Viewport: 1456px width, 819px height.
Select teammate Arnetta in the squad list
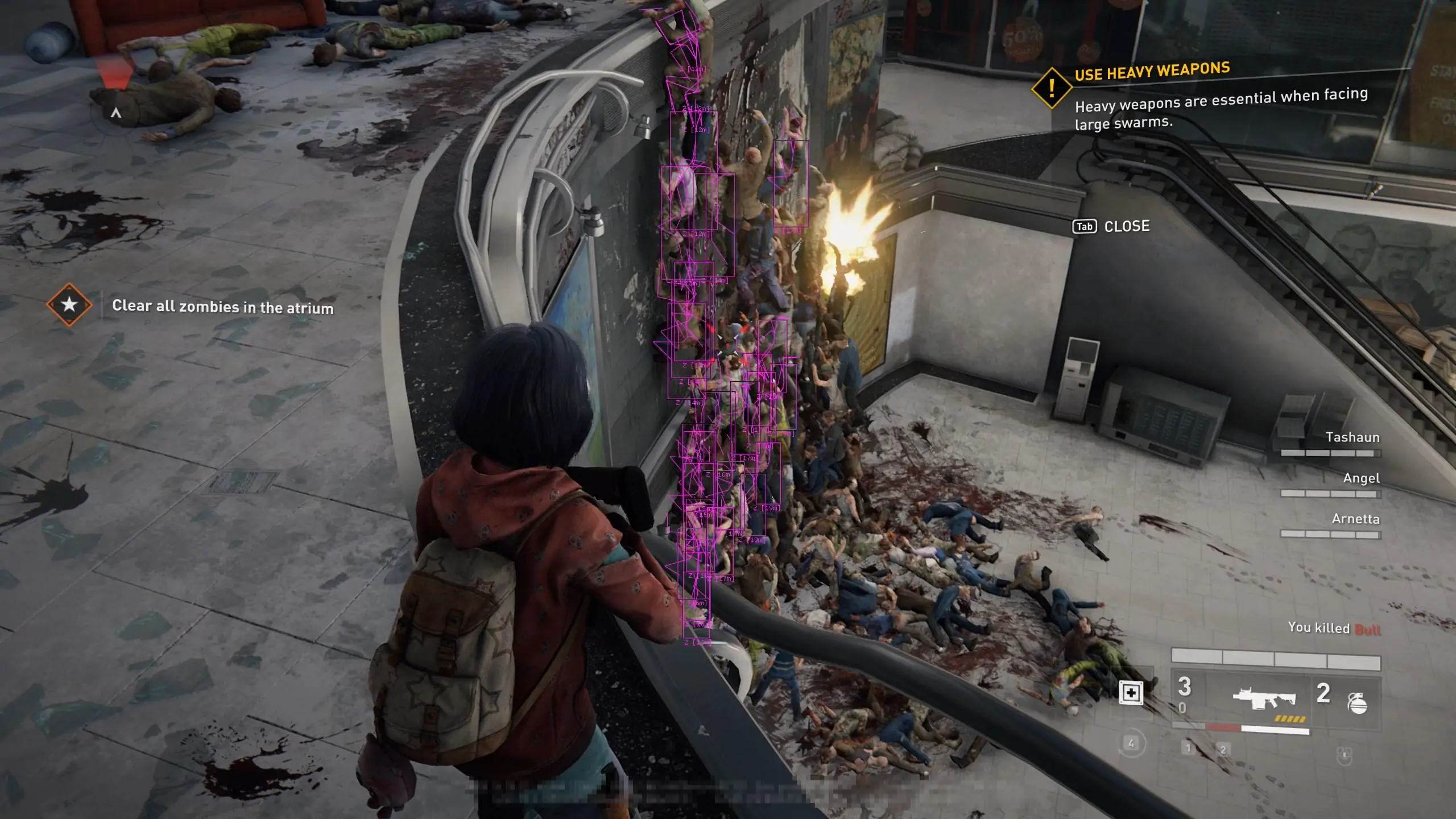[x=1355, y=519]
